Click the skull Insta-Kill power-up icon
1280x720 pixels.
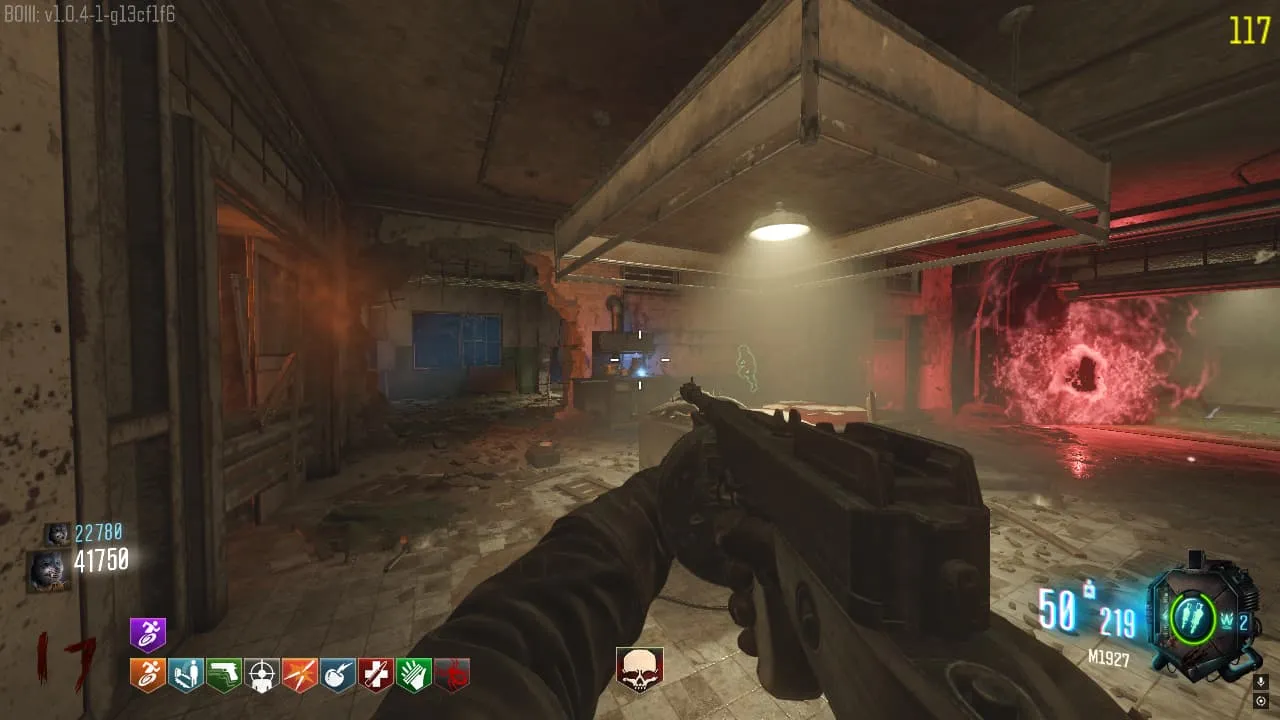639,670
